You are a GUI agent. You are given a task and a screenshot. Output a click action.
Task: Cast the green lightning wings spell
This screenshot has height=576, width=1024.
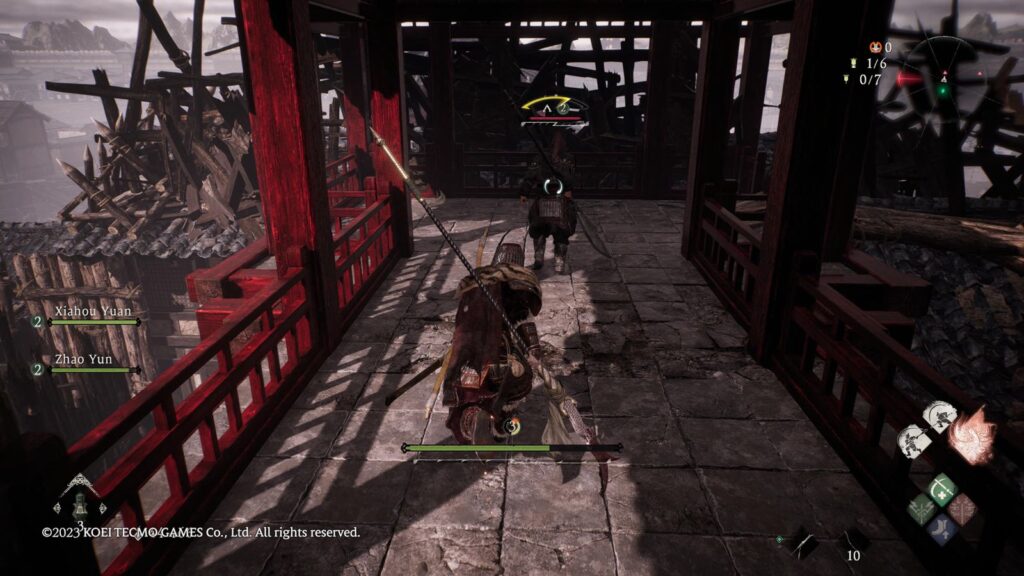(x=921, y=509)
